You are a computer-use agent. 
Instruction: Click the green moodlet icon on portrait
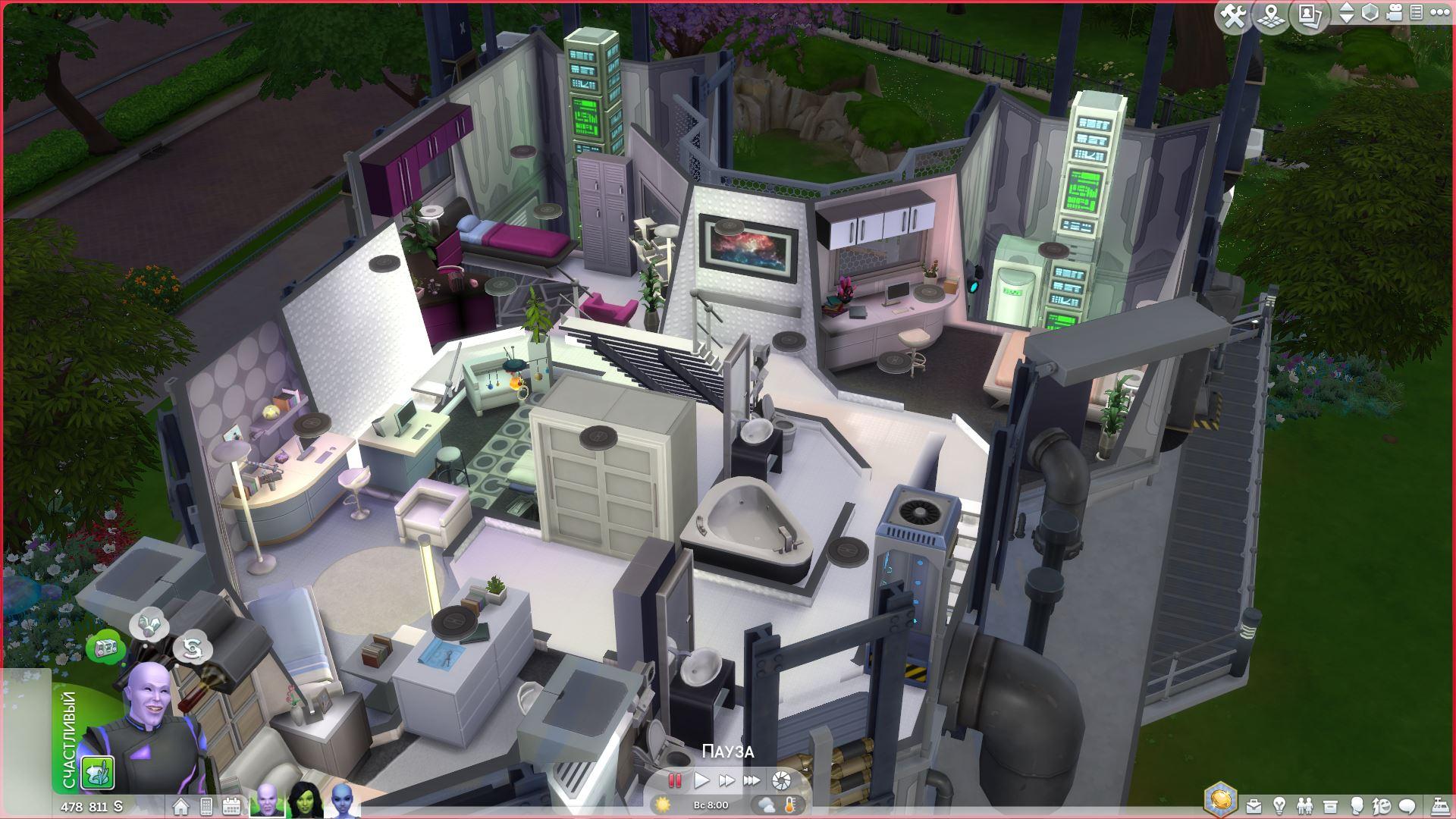point(98,772)
